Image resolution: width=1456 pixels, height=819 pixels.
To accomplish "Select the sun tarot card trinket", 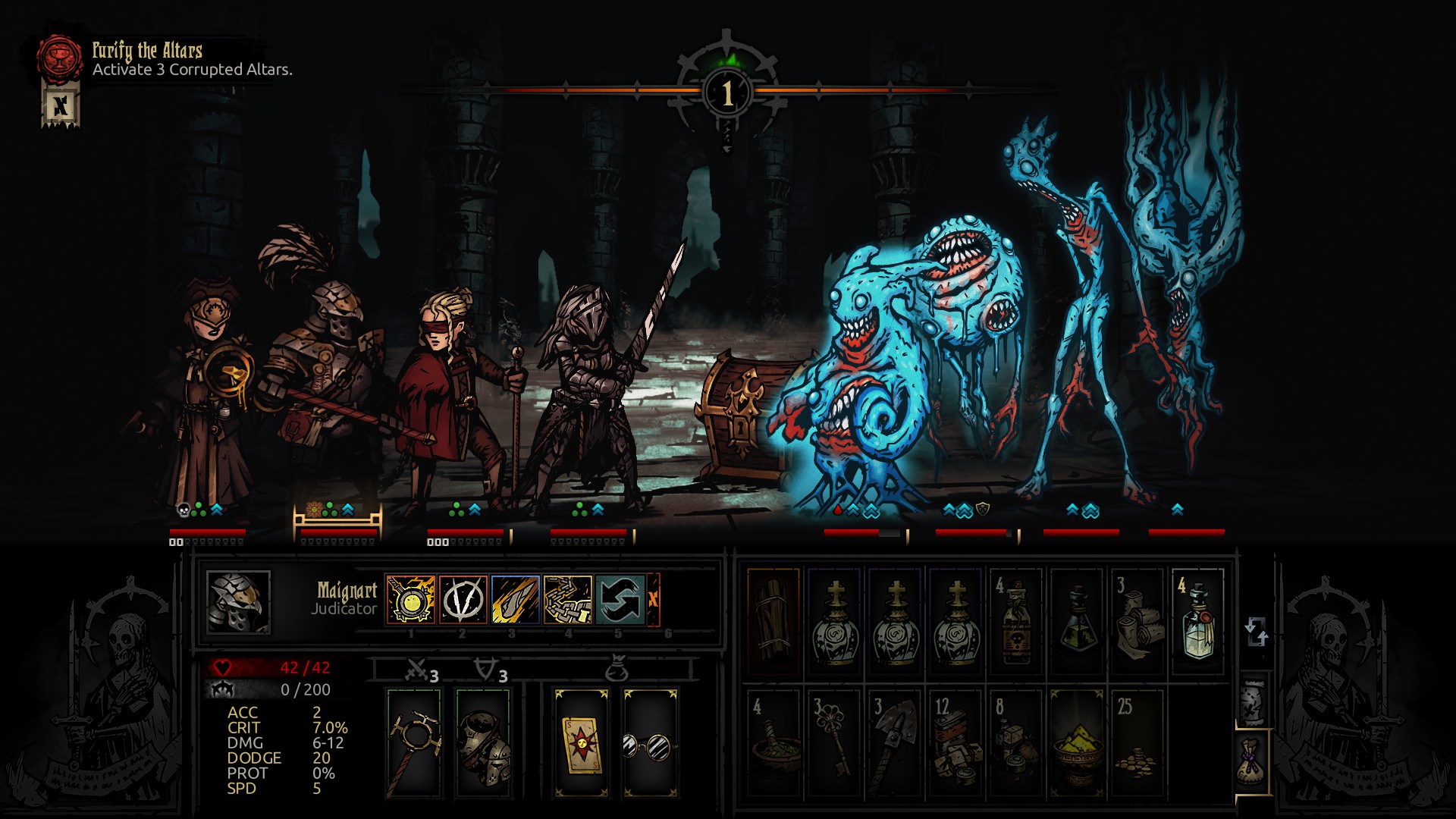I will [x=581, y=743].
